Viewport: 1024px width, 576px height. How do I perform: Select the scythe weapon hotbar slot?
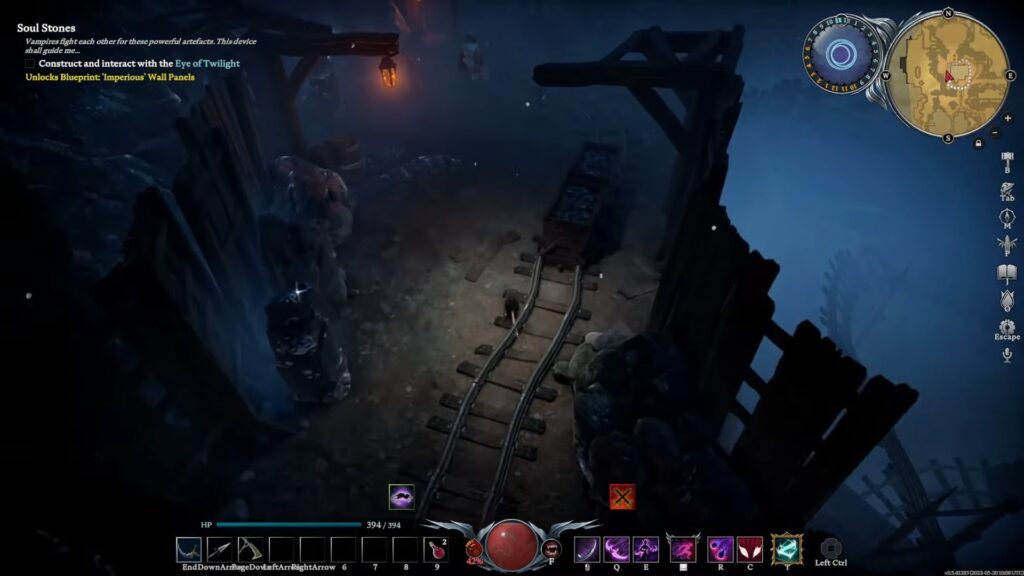pyautogui.click(x=251, y=548)
